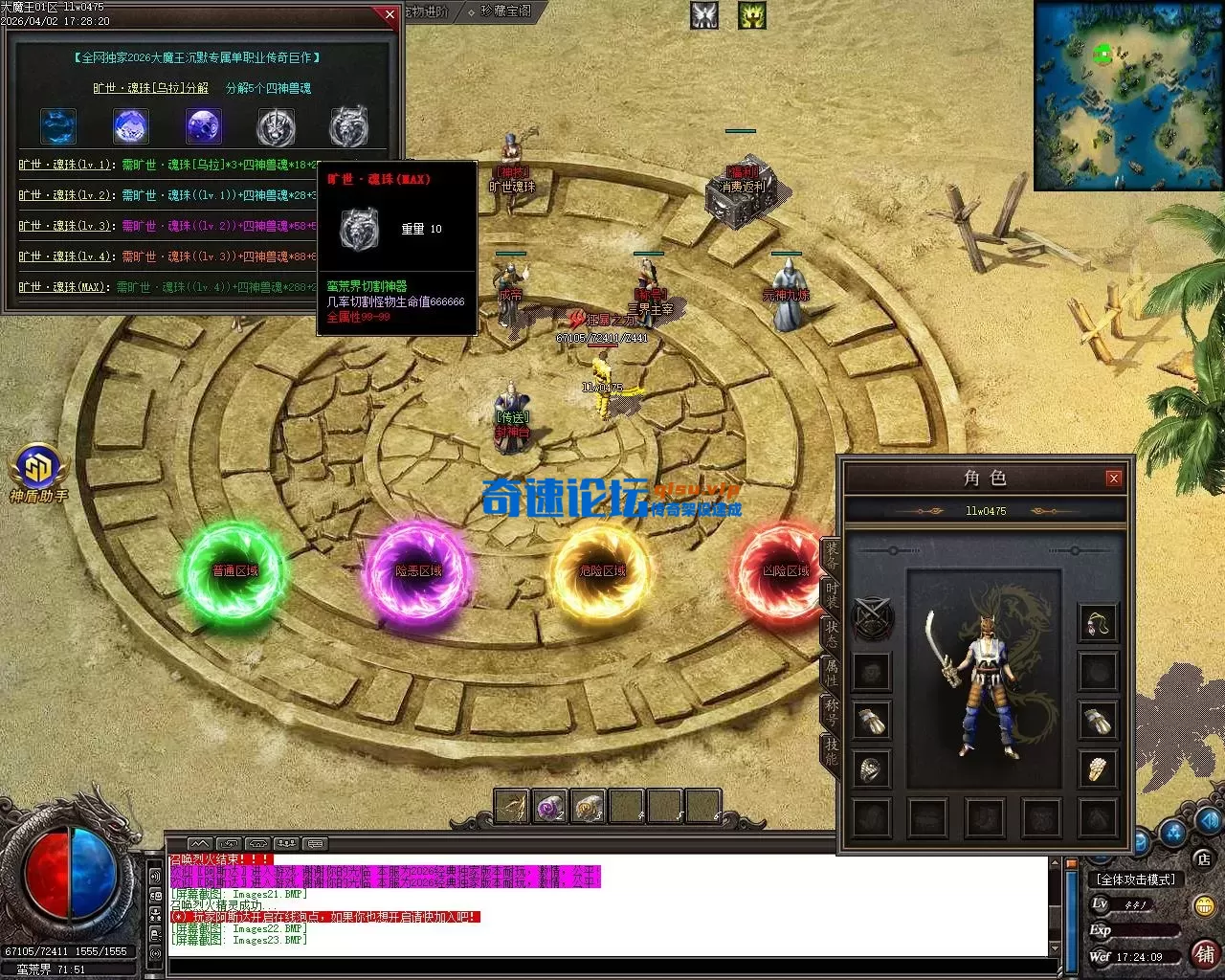
Task: Click the minimap
Action: [x=1127, y=96]
